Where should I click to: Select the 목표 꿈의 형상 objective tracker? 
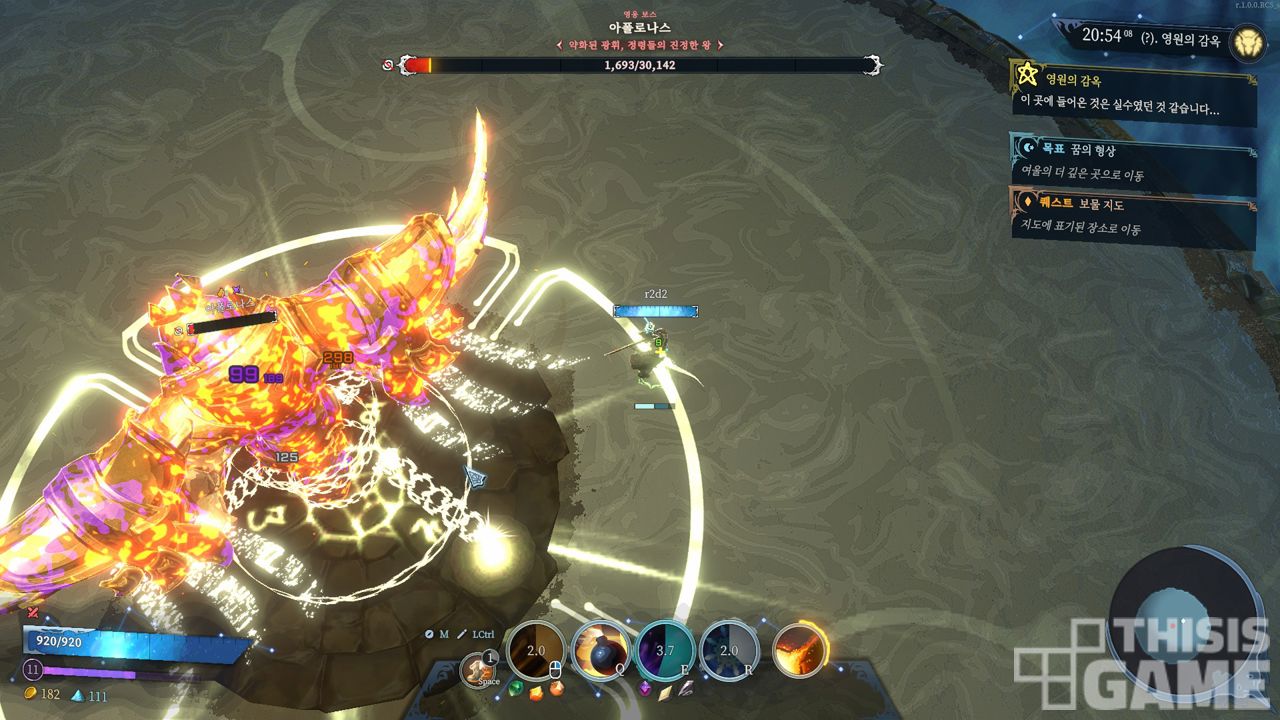[1134, 162]
